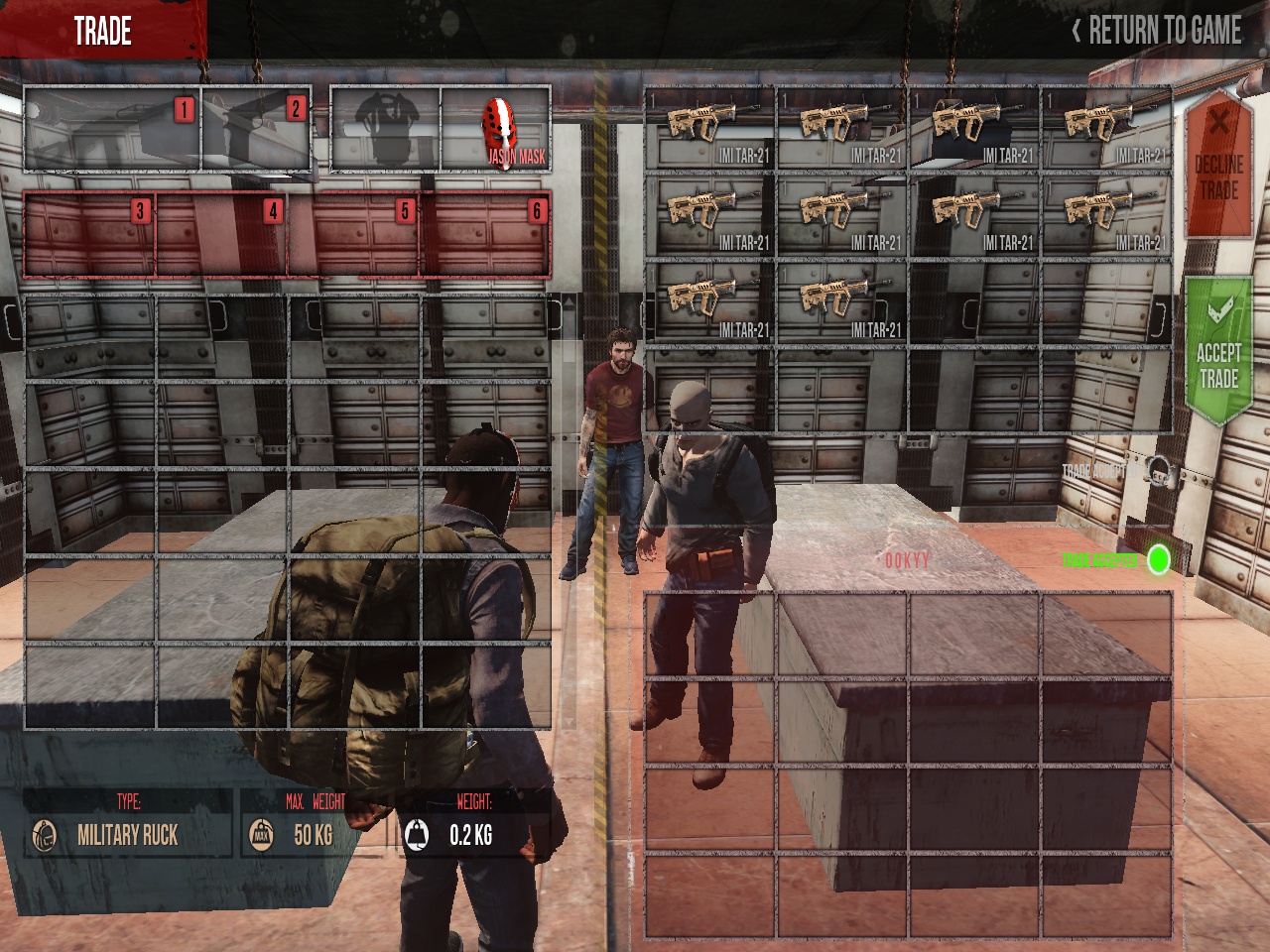Viewport: 1270px width, 952px height.
Task: Select quick slot number 6
Action: (x=486, y=235)
